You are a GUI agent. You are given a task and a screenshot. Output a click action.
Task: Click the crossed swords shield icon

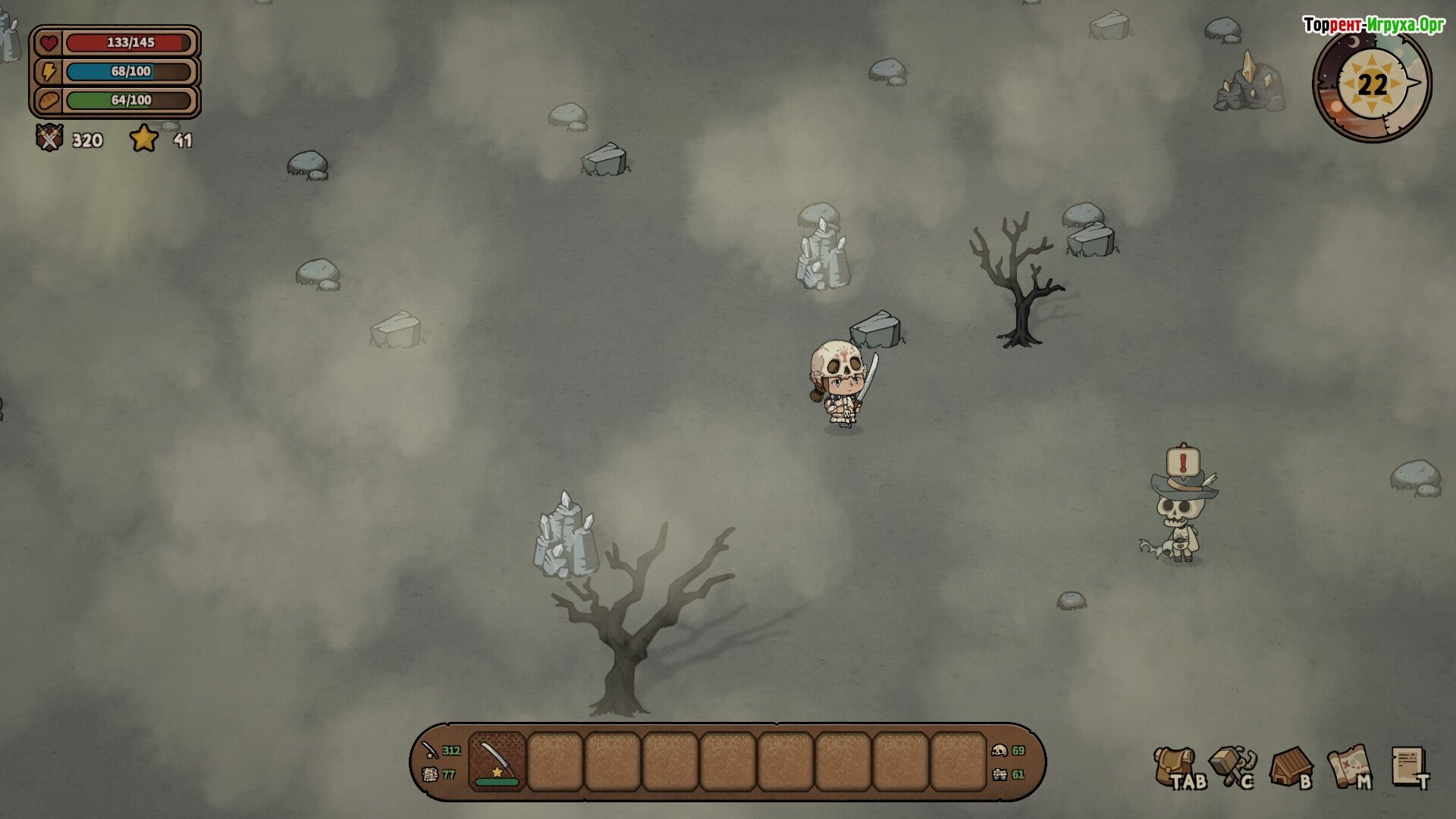tap(50, 138)
